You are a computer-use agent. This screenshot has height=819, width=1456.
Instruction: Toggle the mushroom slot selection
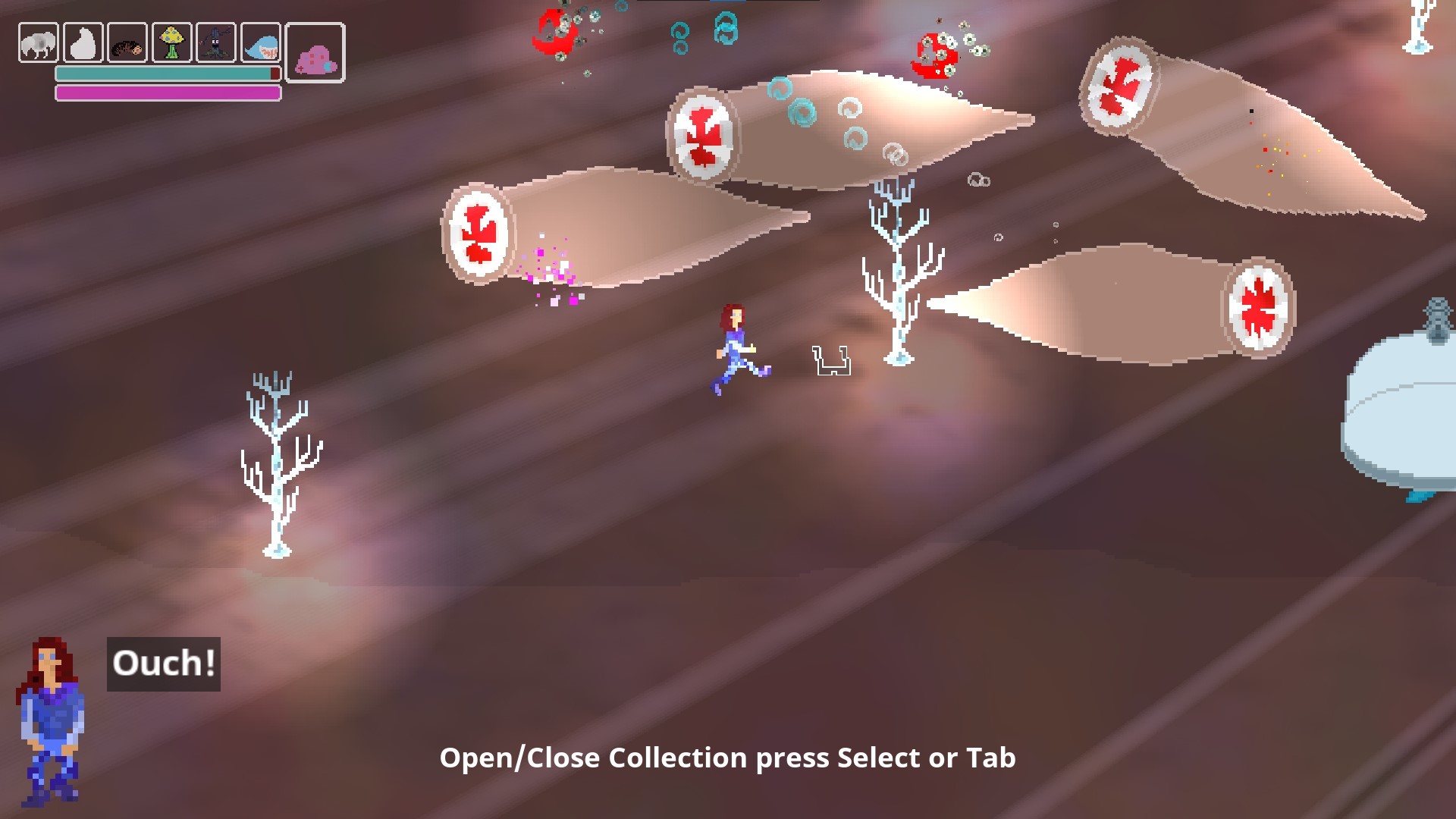pyautogui.click(x=172, y=42)
